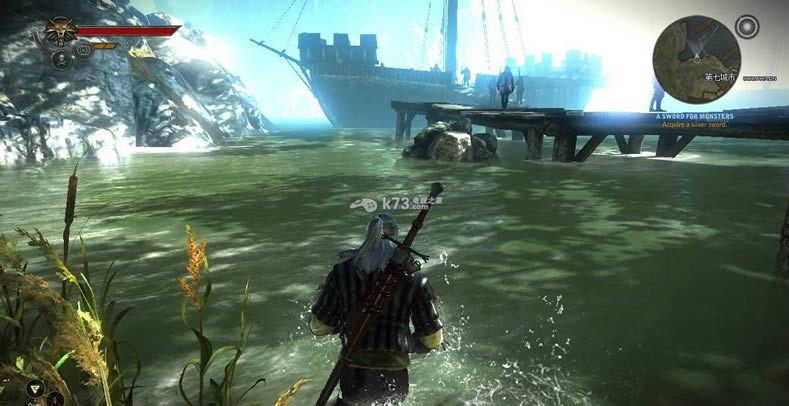The image size is (789, 406).
Task: Open the circular minimap
Action: point(696,59)
